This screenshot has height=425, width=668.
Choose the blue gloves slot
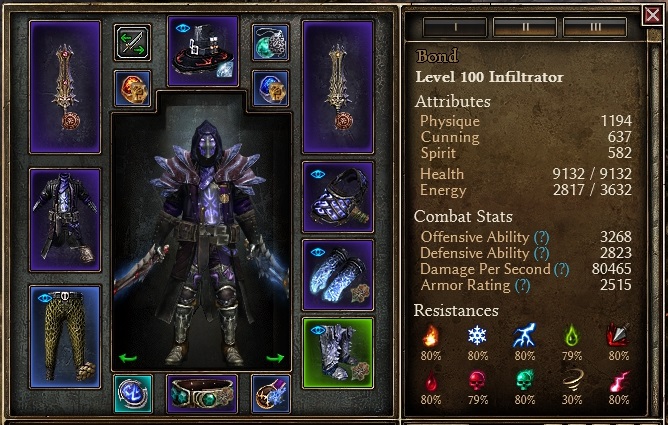pyautogui.click(x=338, y=275)
